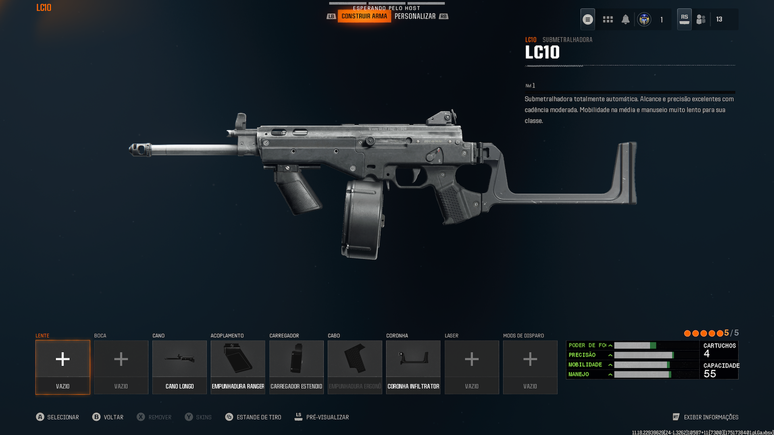Open the friends list icon
This screenshot has height=435, width=774.
tap(701, 19)
